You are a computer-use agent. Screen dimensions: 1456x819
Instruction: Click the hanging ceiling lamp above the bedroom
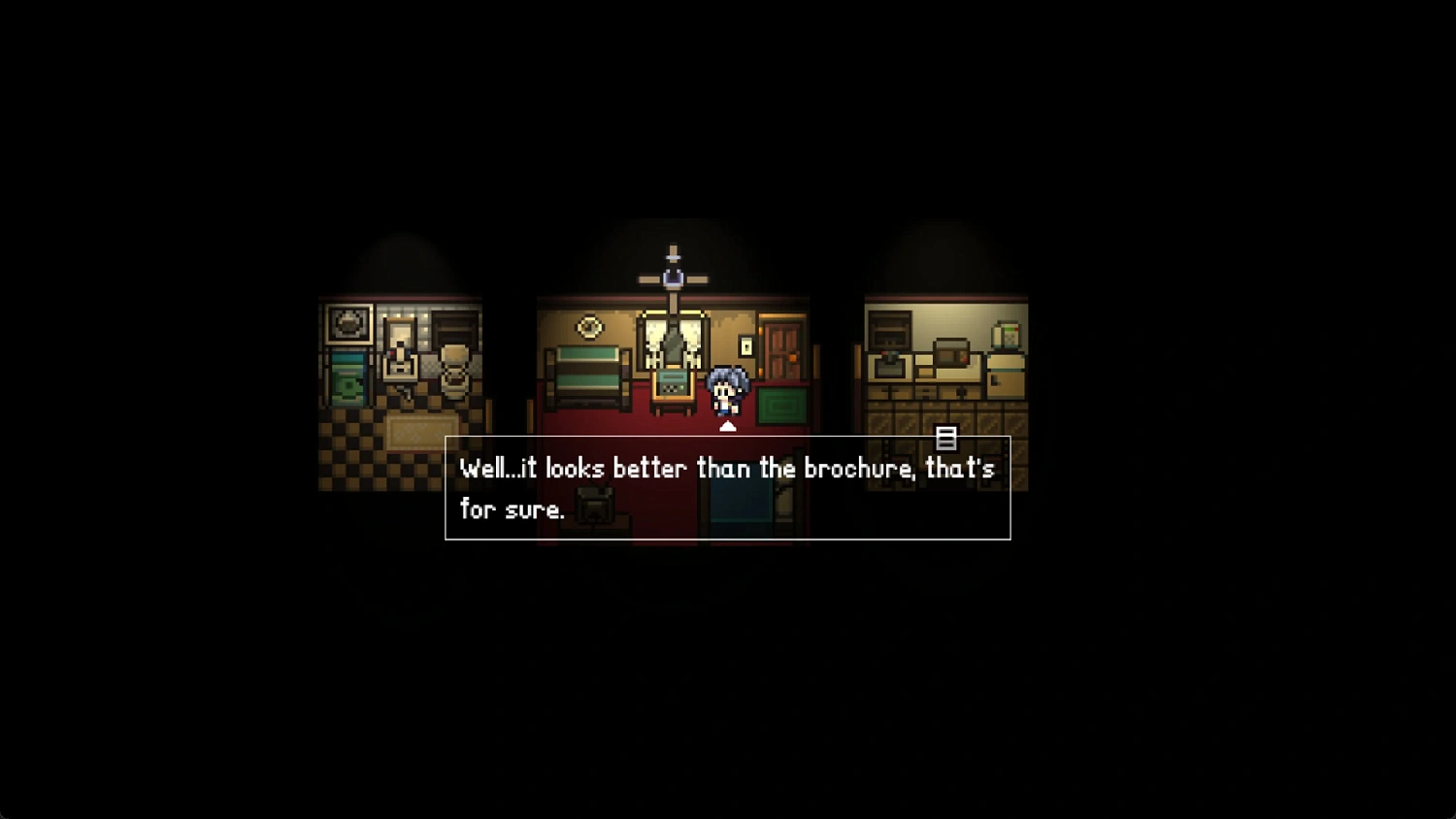point(673,279)
